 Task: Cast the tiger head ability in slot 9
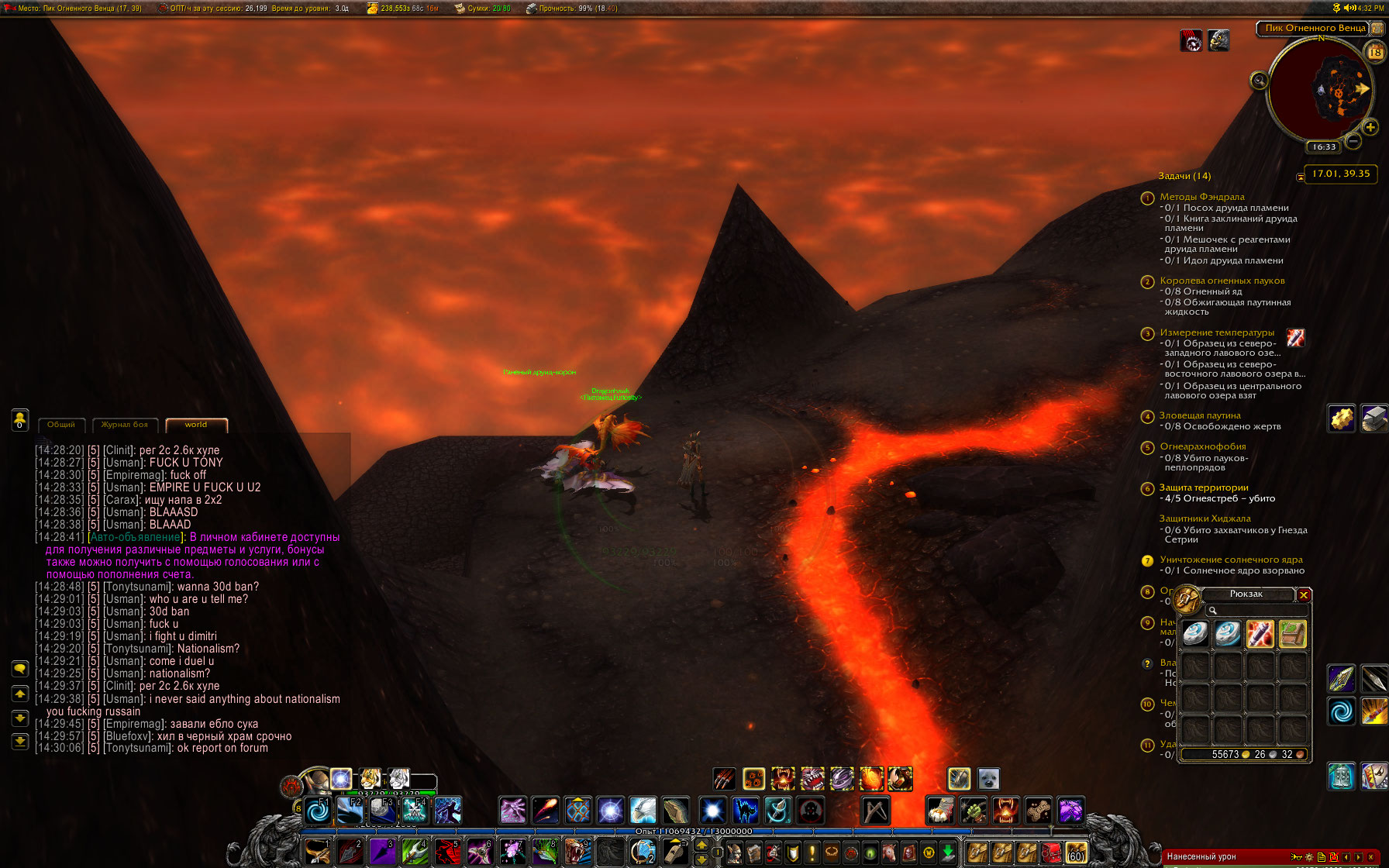coord(576,852)
